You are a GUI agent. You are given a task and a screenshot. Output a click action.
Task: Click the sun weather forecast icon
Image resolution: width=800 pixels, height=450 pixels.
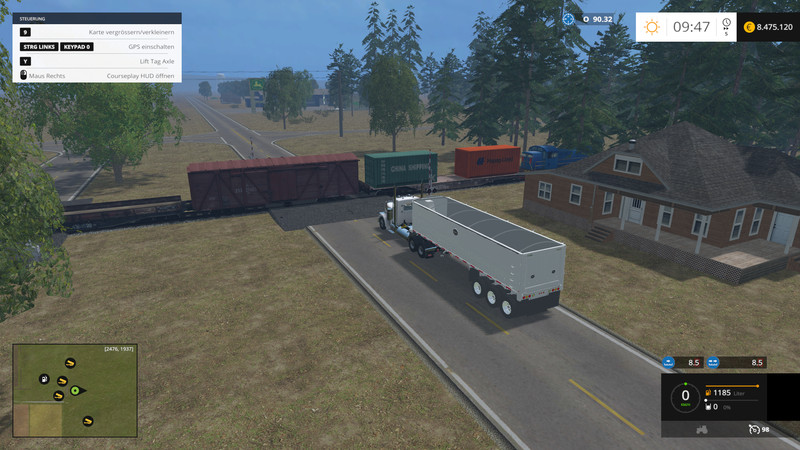(654, 27)
